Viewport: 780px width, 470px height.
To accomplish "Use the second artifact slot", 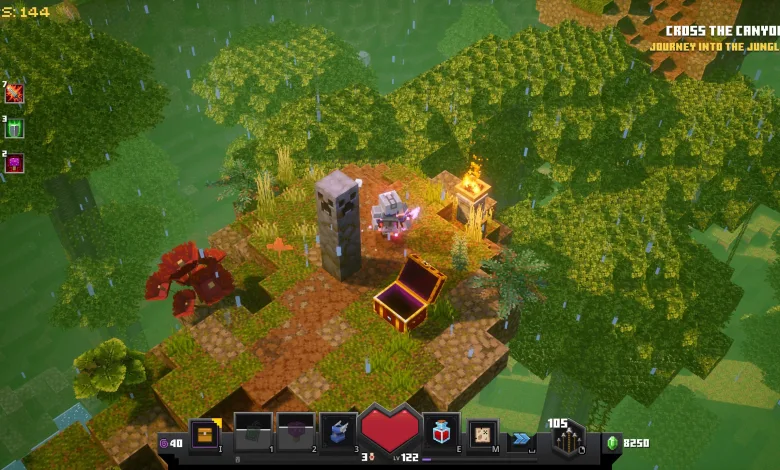I will (296, 431).
